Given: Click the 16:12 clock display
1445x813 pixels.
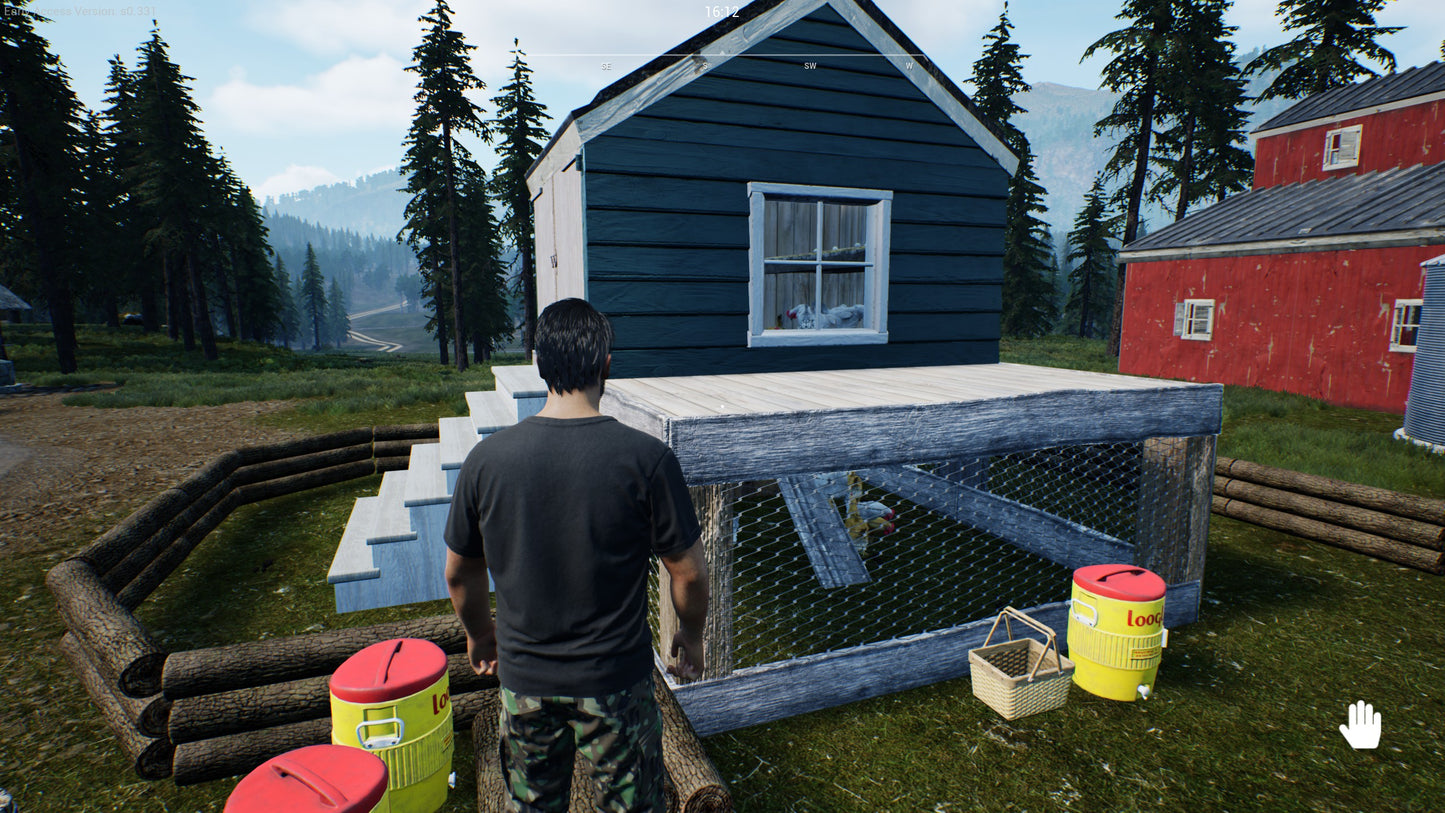Looking at the screenshot, I should point(723,13).
